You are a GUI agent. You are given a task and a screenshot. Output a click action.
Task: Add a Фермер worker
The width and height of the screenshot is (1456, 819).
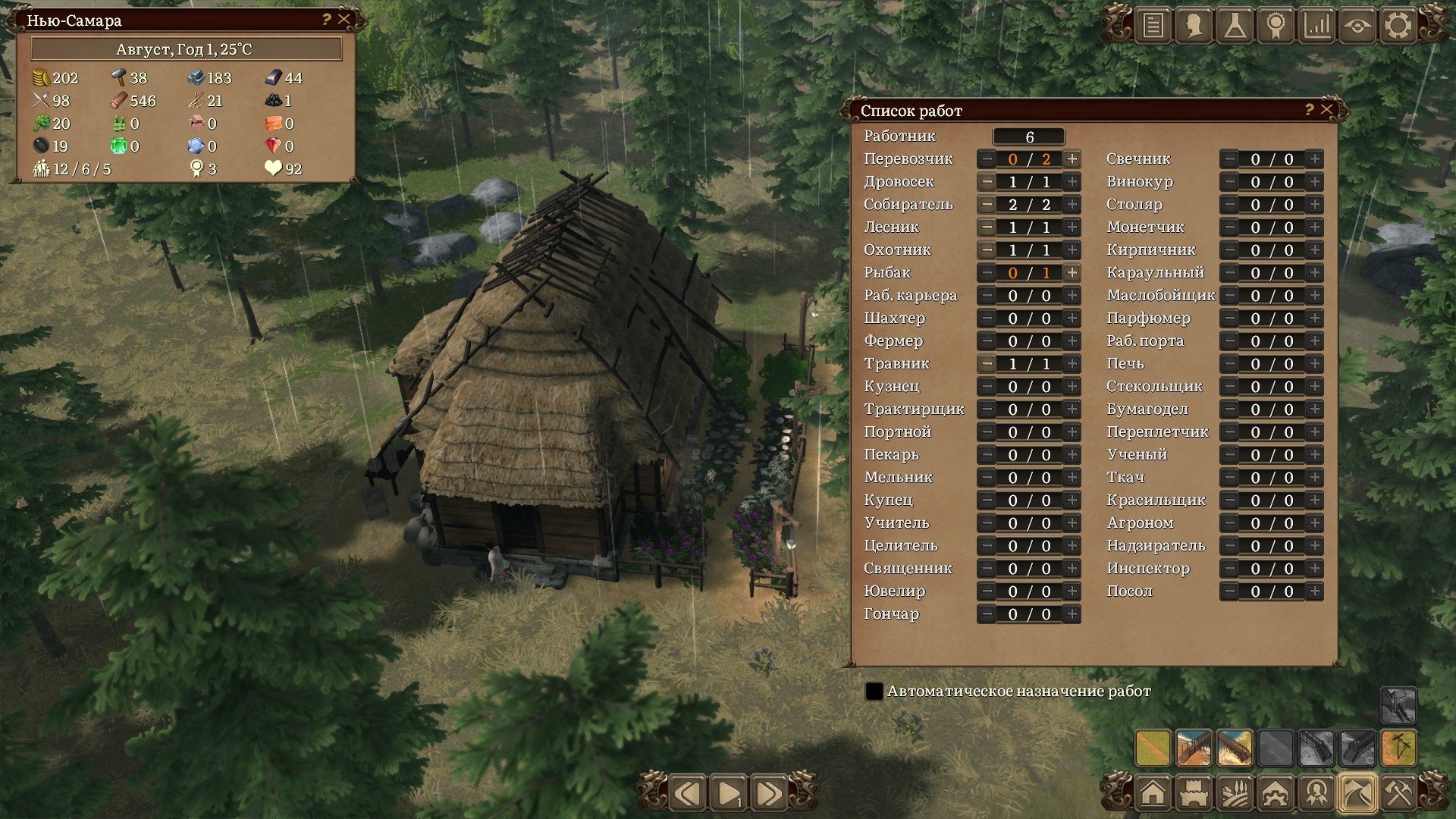pyautogui.click(x=1072, y=341)
